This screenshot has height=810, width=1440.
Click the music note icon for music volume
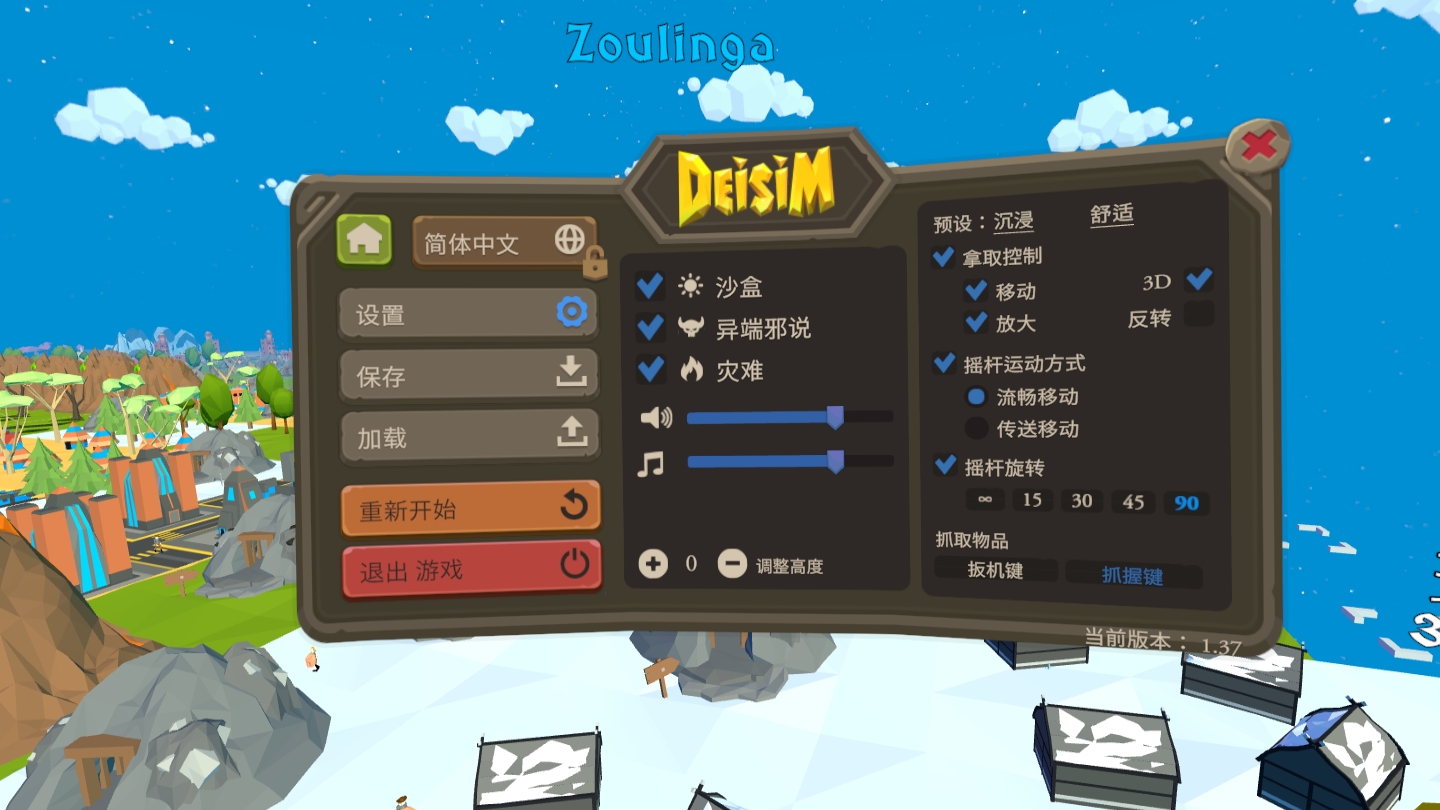pos(652,464)
